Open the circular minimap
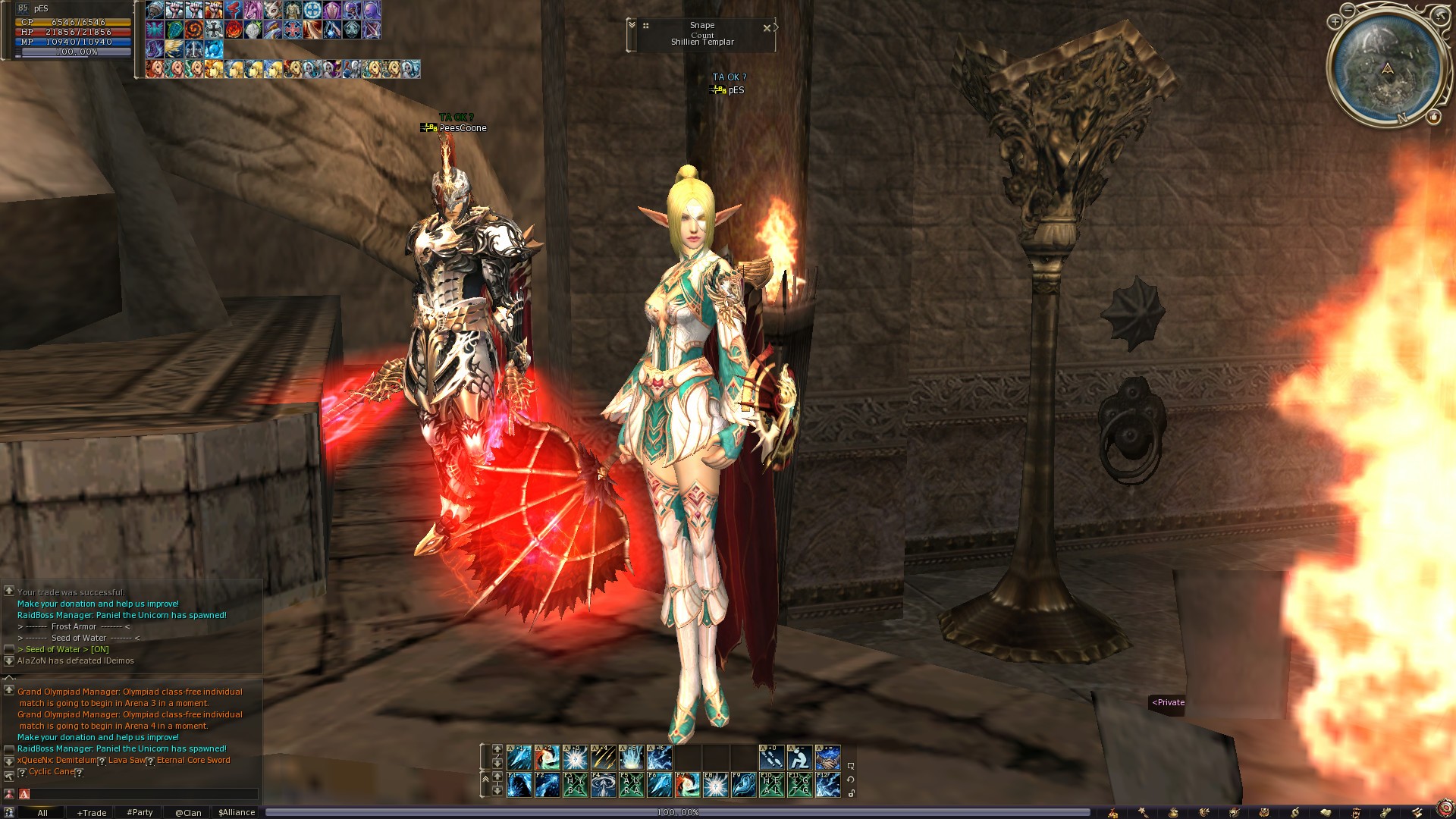Image resolution: width=1456 pixels, height=819 pixels. [1387, 68]
